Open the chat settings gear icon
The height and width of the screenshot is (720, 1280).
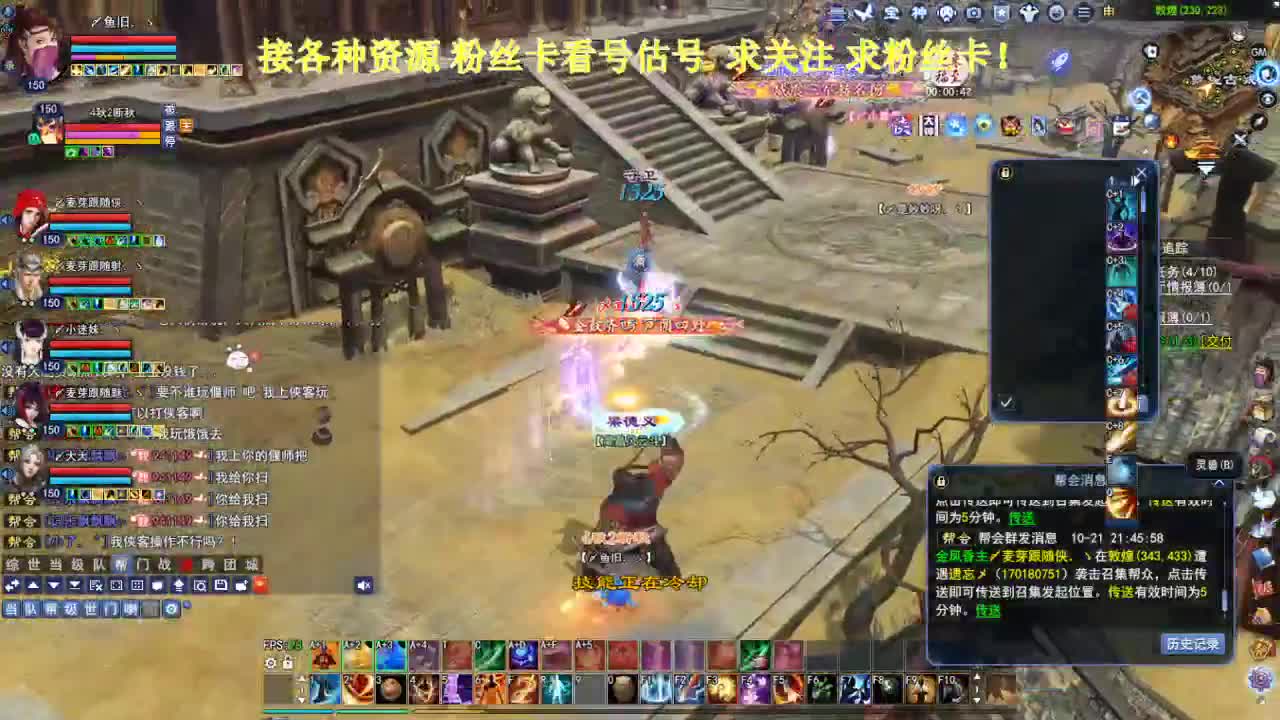[x=172, y=608]
